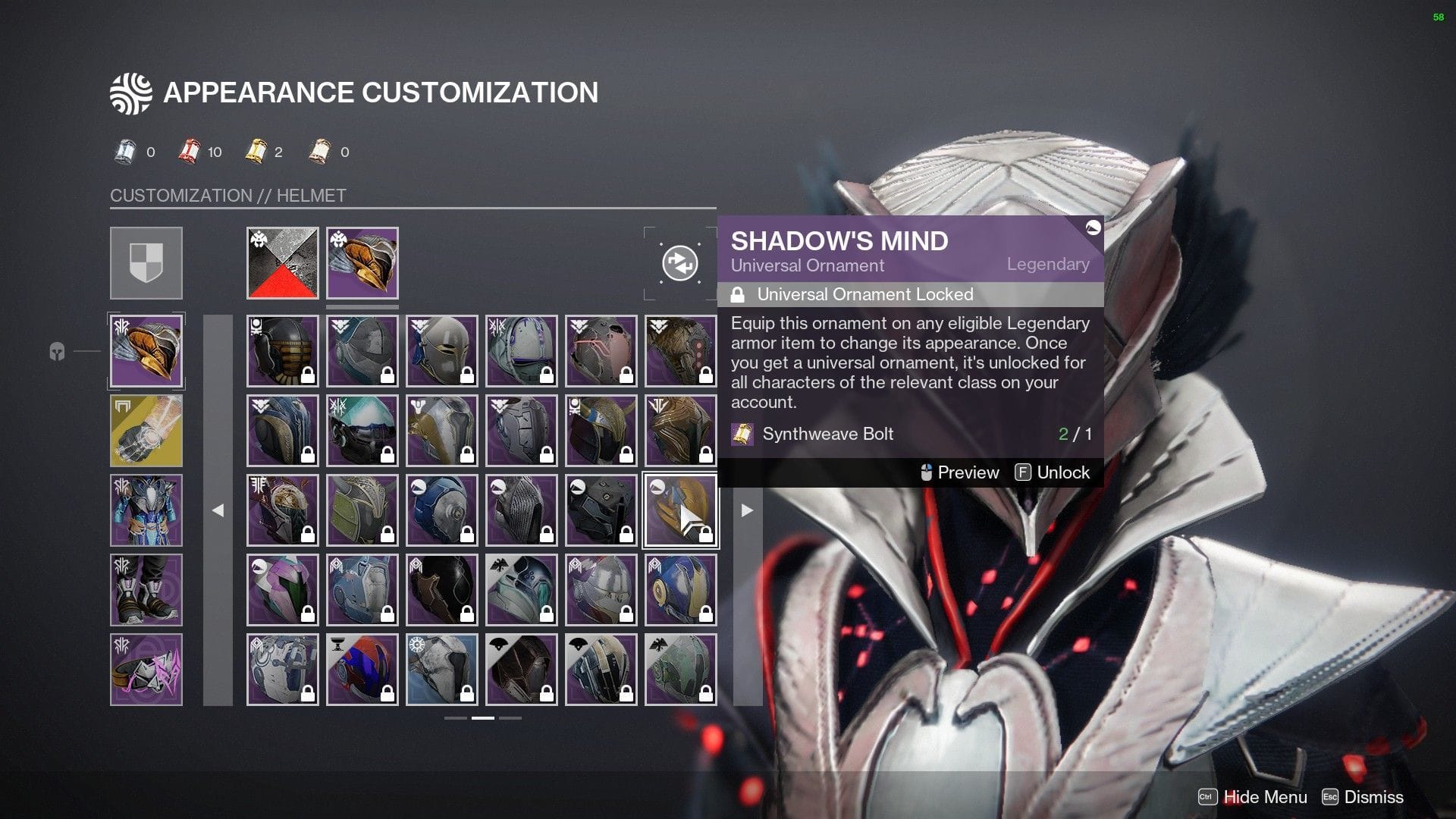Expand the next ornament page with right arrow
The width and height of the screenshot is (1456, 819).
pyautogui.click(x=746, y=510)
